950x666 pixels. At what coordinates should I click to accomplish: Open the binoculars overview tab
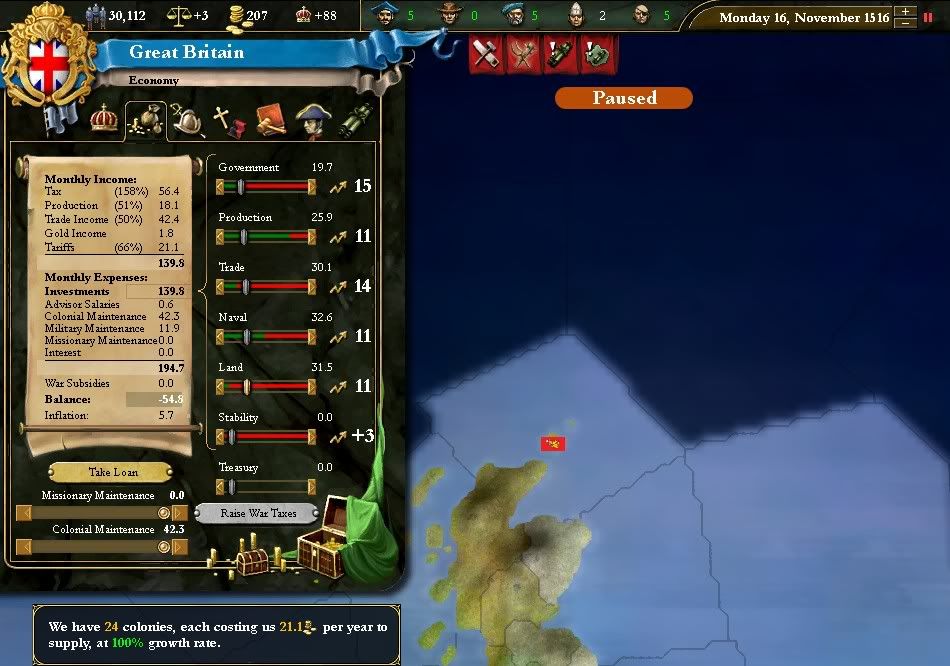357,121
